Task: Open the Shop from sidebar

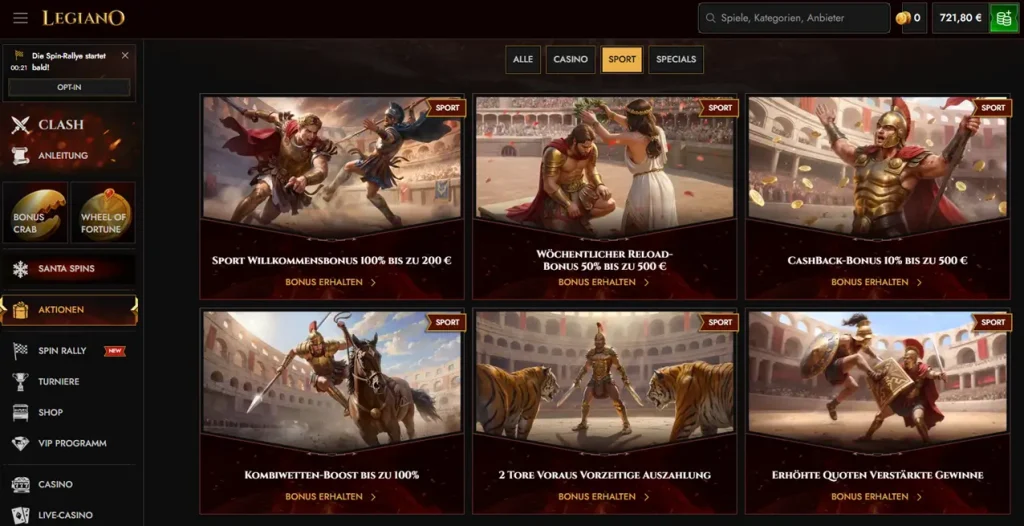Action: 50,412
